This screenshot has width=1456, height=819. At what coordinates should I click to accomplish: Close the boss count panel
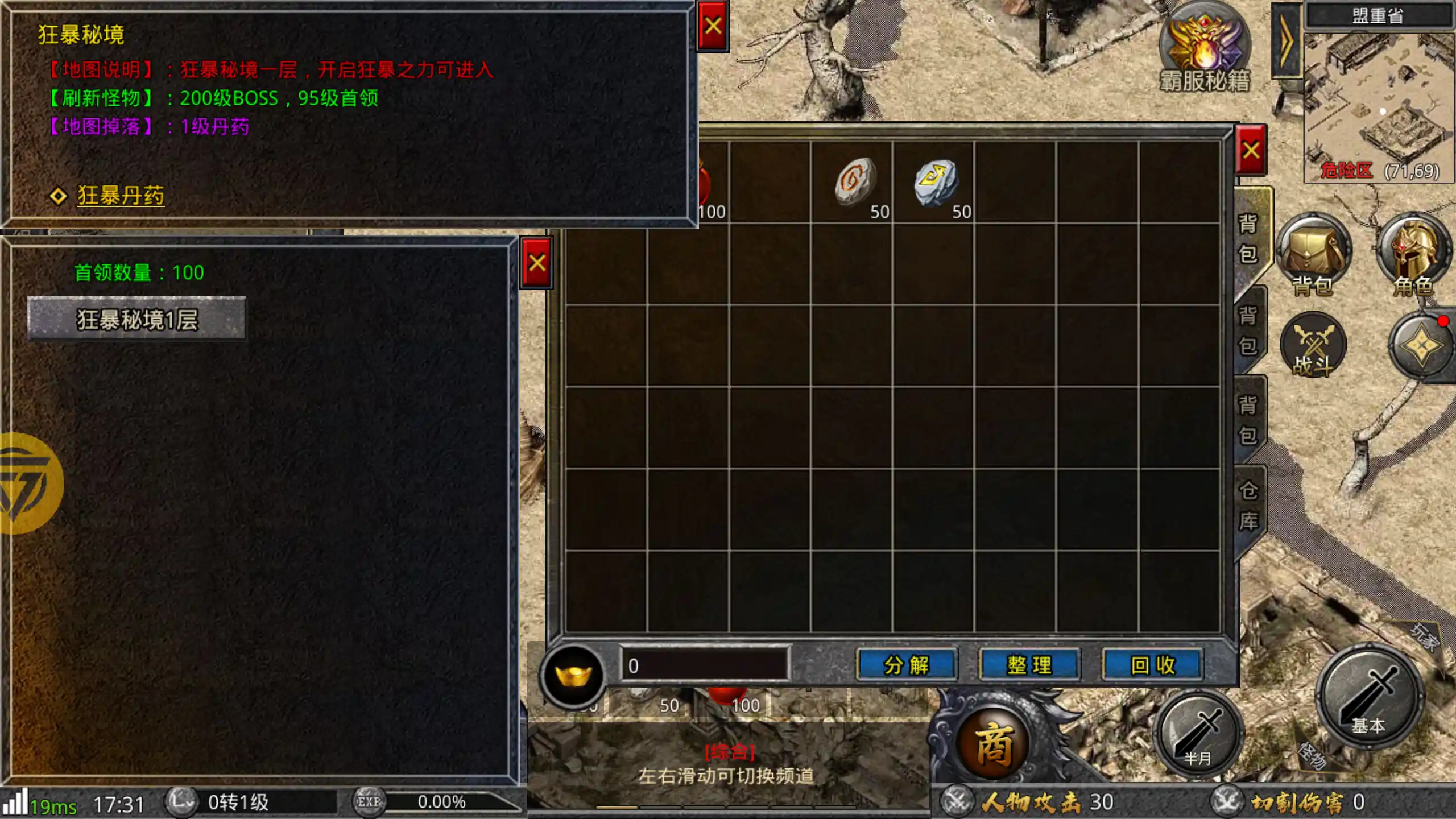537,263
